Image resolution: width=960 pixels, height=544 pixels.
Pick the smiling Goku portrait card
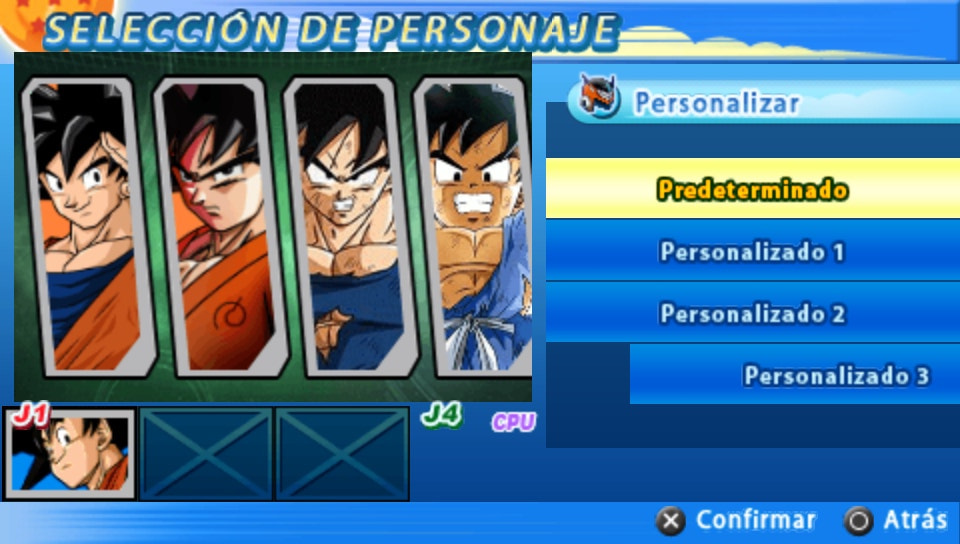point(88,225)
